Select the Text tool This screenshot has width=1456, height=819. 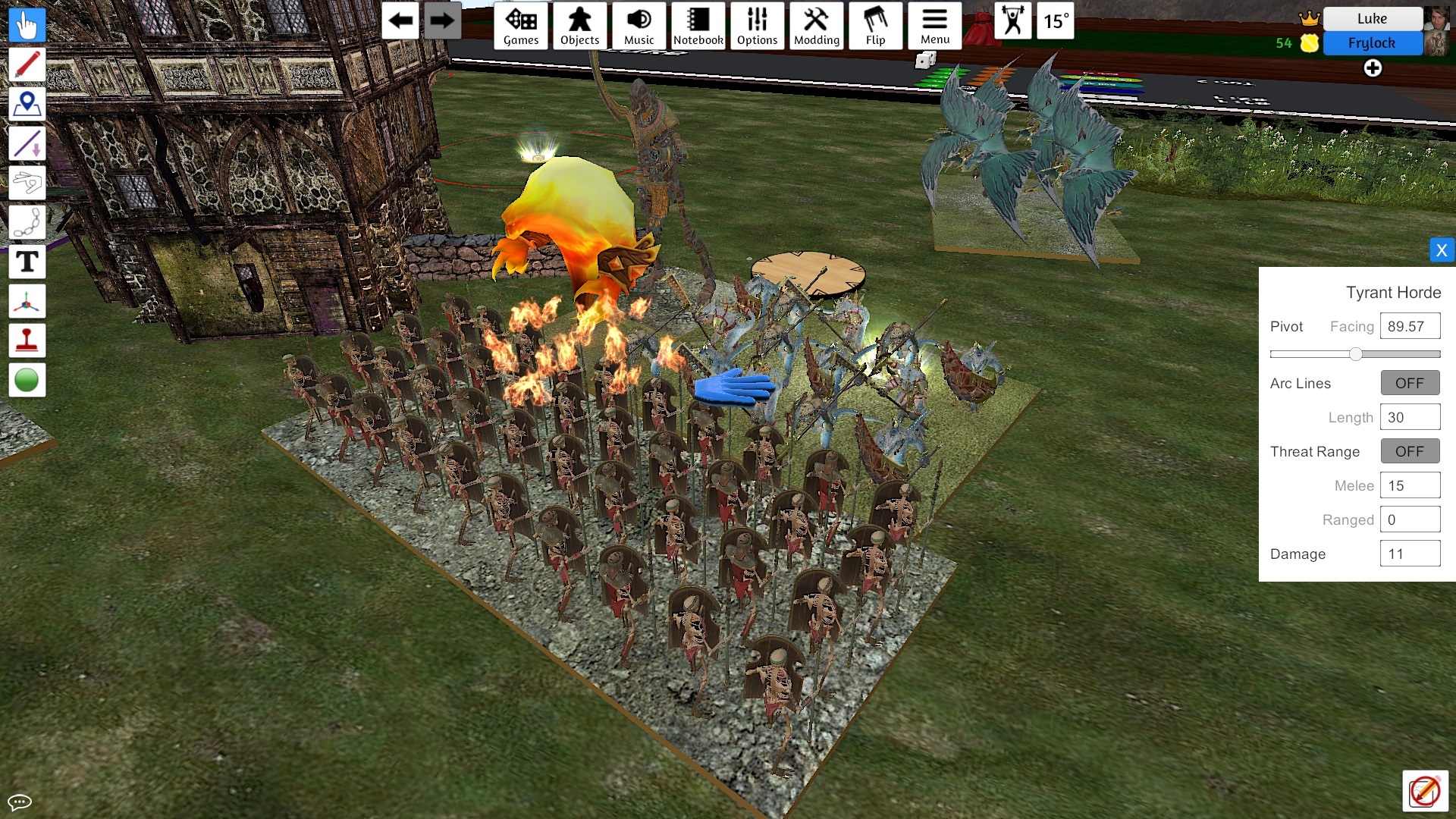(x=27, y=262)
